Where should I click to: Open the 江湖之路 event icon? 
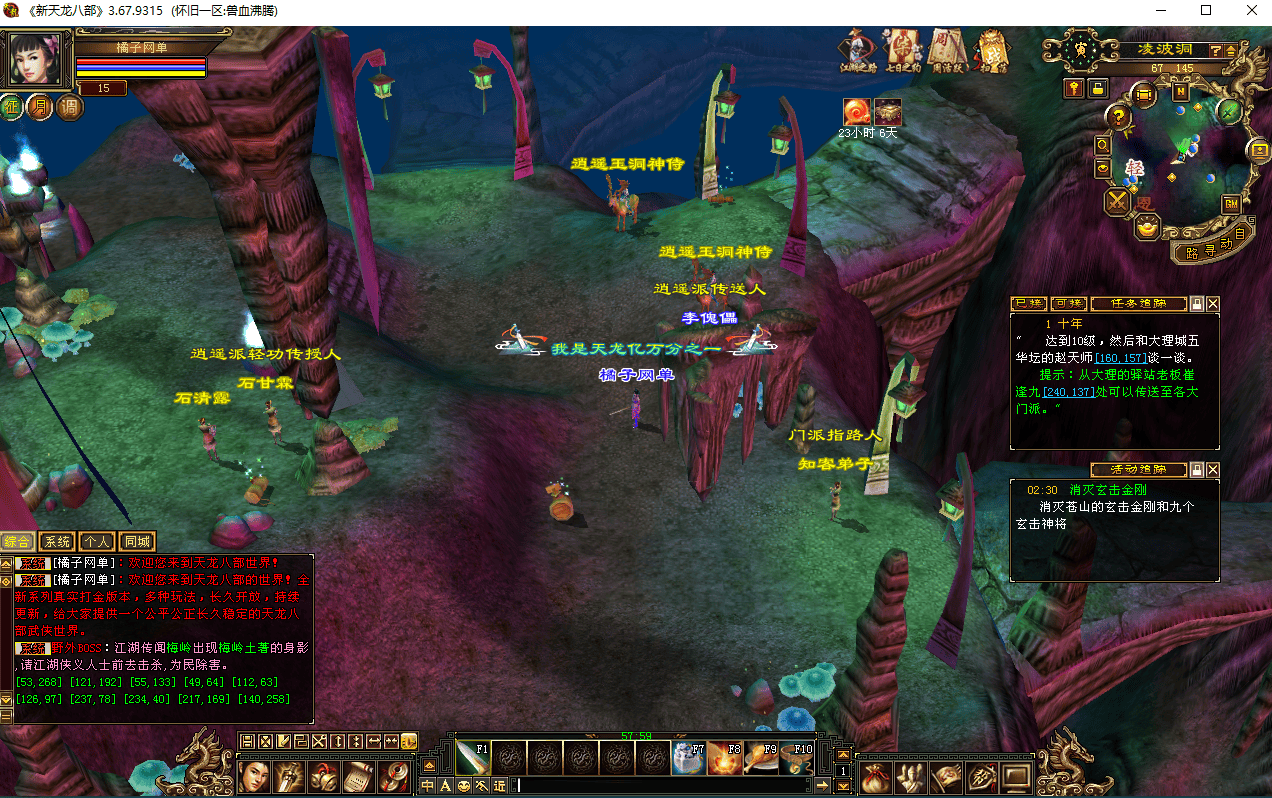(x=858, y=51)
